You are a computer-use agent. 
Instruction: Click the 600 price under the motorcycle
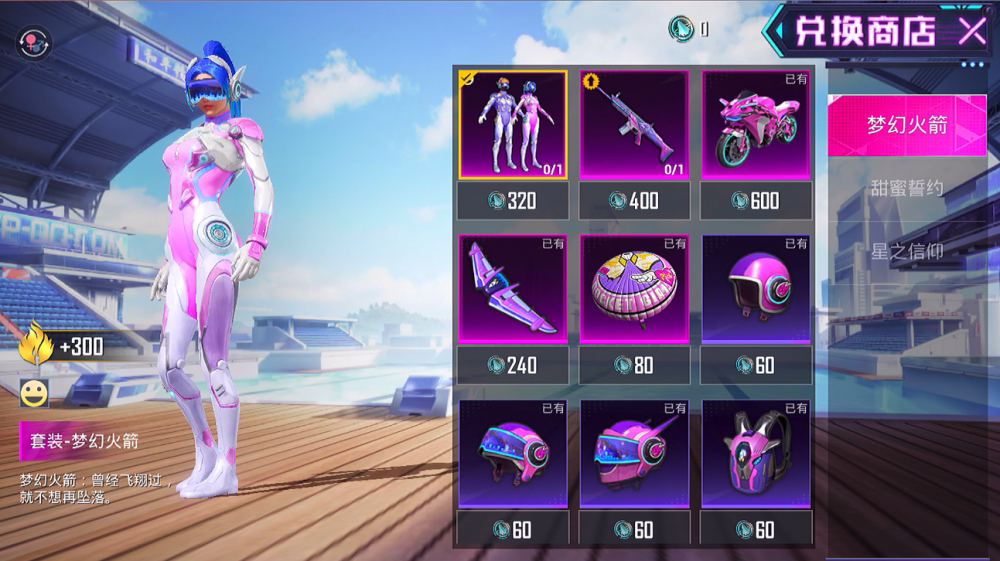(755, 201)
